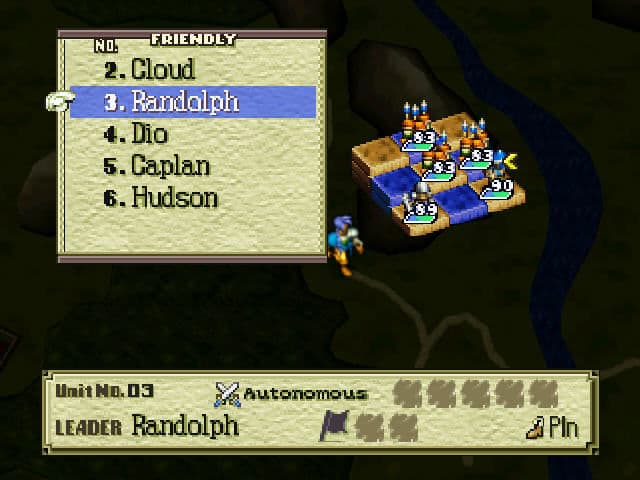Viewport: 640px width, 480px height.
Task: Select Dio from the unit list
Action: coord(150,134)
